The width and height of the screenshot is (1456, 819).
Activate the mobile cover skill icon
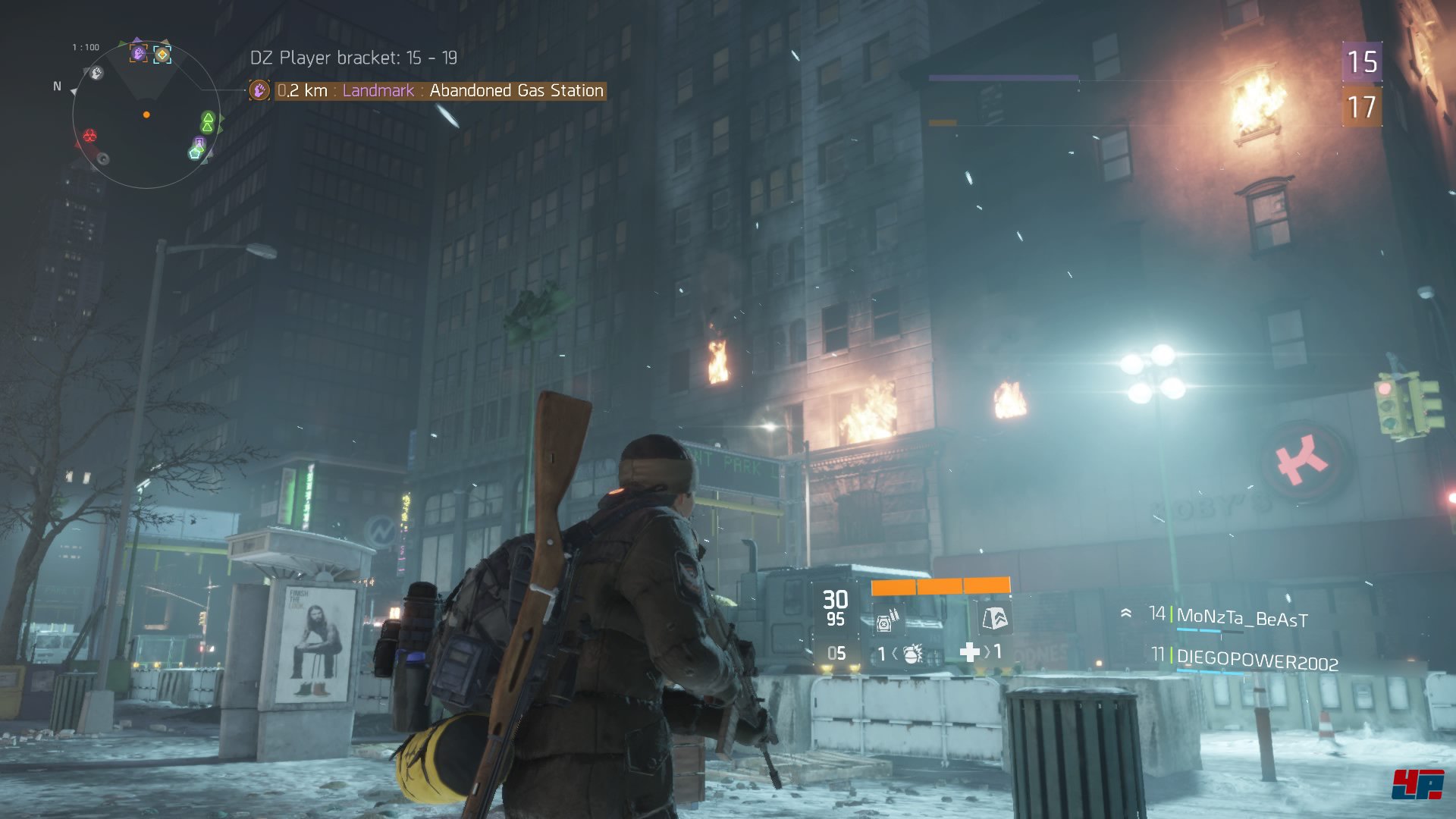click(x=994, y=619)
